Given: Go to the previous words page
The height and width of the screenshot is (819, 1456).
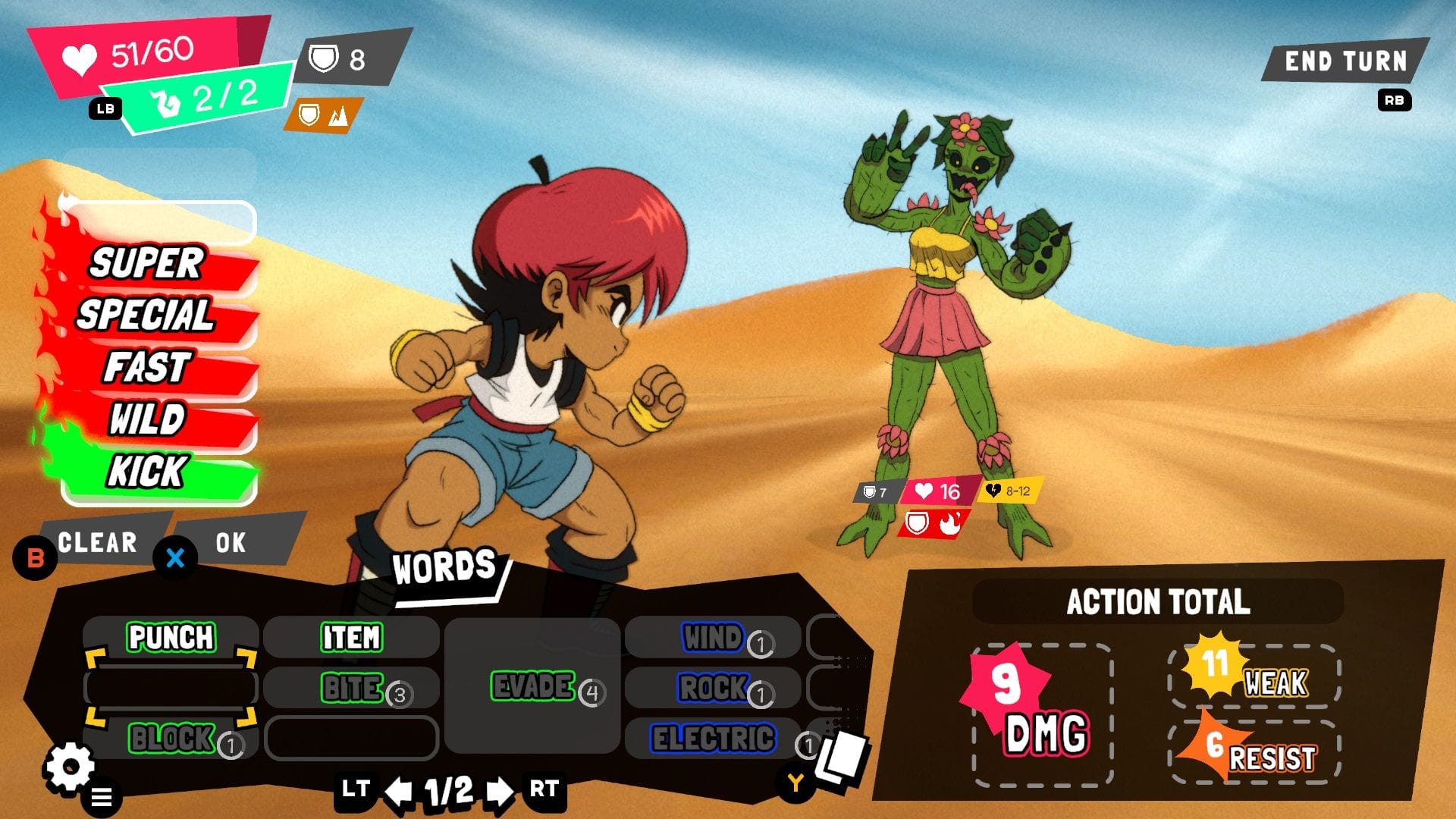Looking at the screenshot, I should coord(399,792).
